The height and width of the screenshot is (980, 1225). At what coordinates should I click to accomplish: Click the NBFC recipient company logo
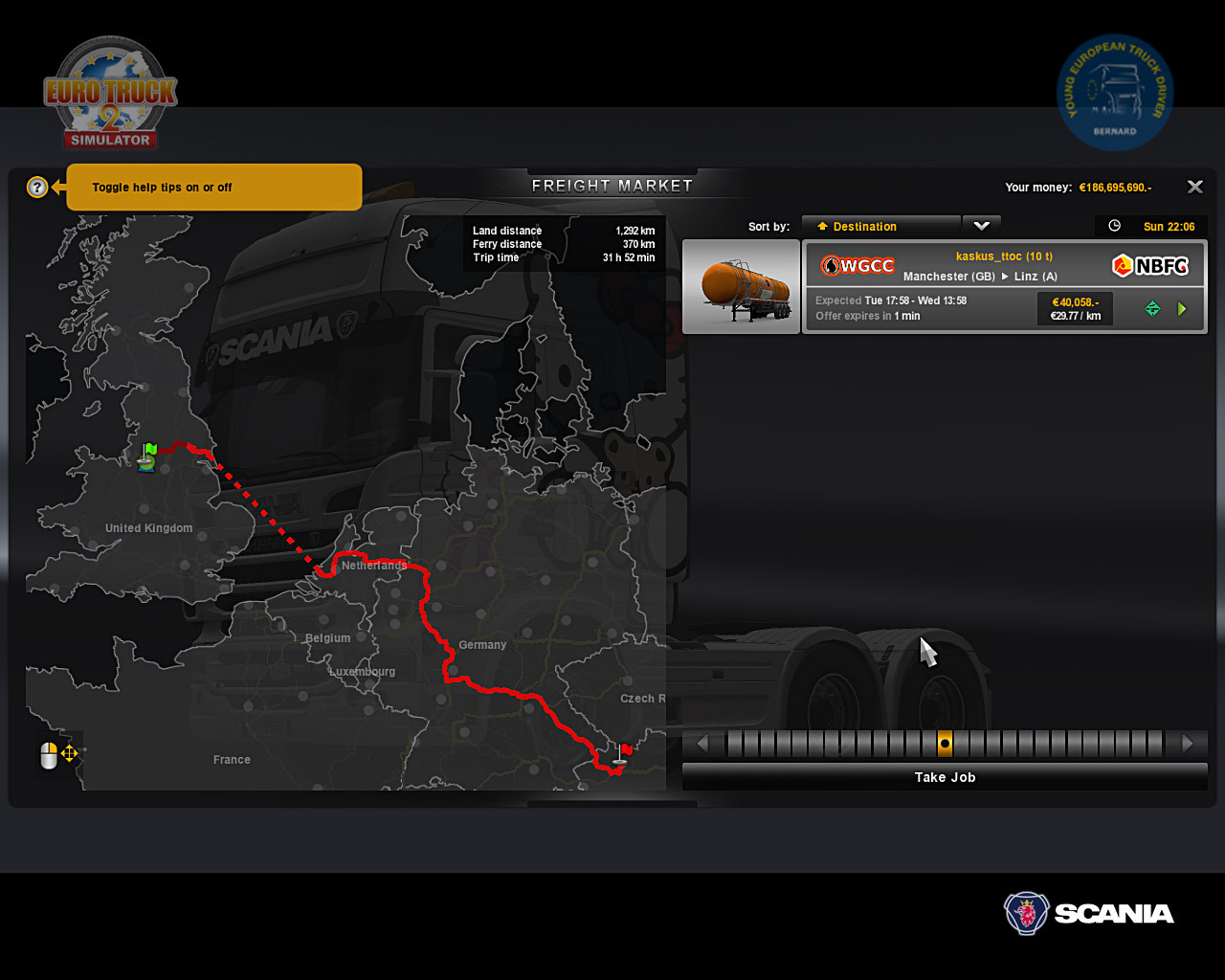(x=1149, y=265)
